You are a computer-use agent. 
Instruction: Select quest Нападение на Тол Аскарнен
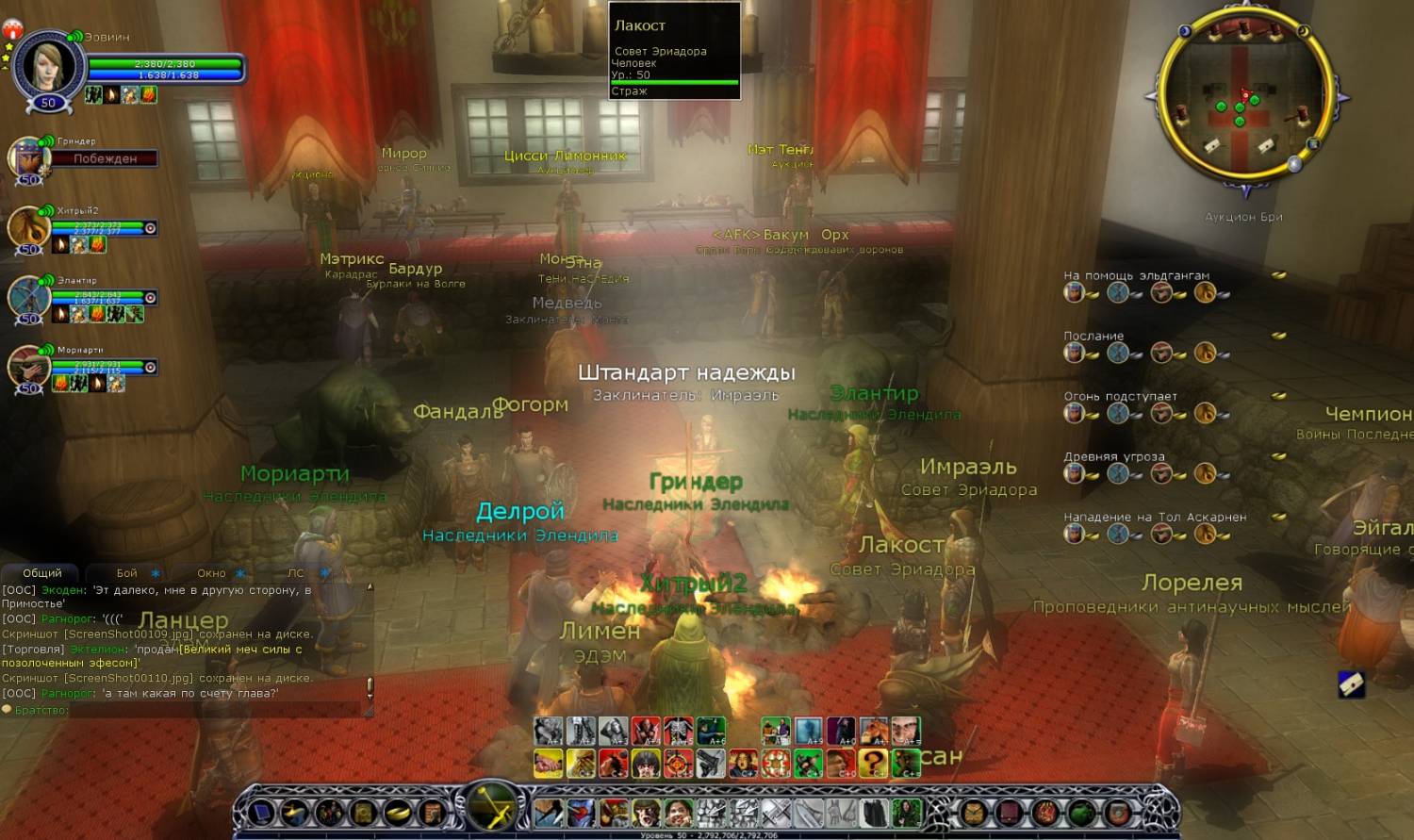(1155, 517)
